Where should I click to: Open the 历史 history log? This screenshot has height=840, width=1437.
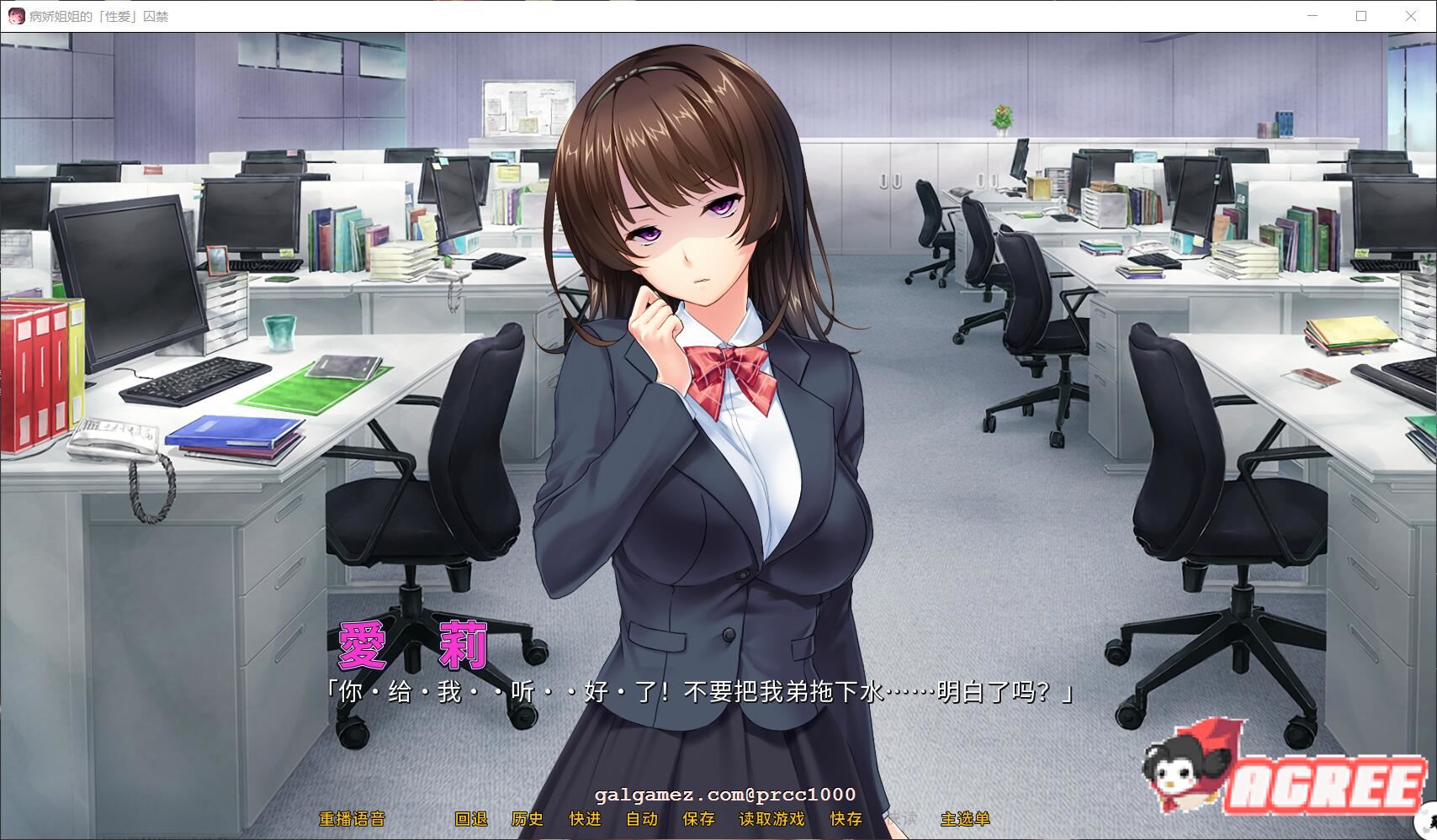click(528, 817)
